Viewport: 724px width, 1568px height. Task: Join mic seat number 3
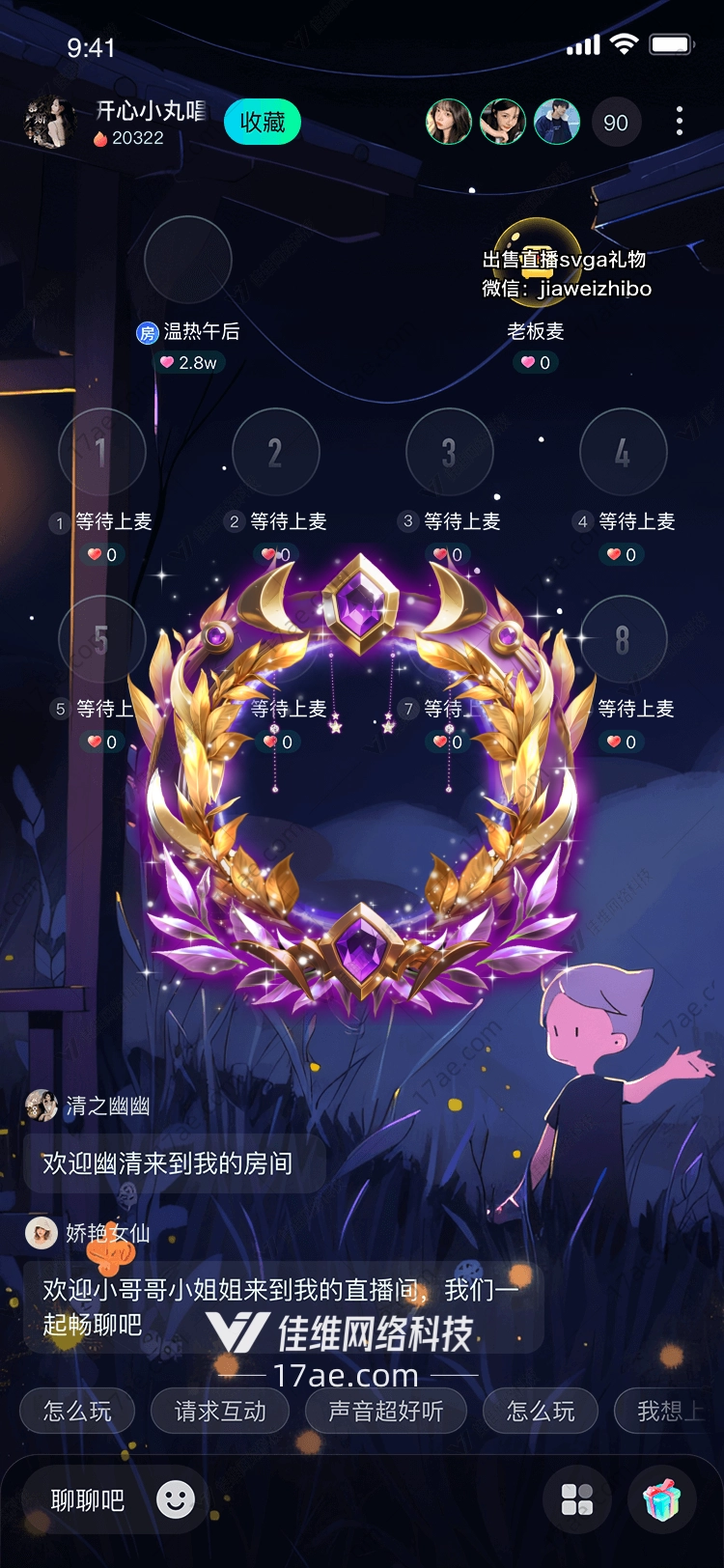click(450, 452)
